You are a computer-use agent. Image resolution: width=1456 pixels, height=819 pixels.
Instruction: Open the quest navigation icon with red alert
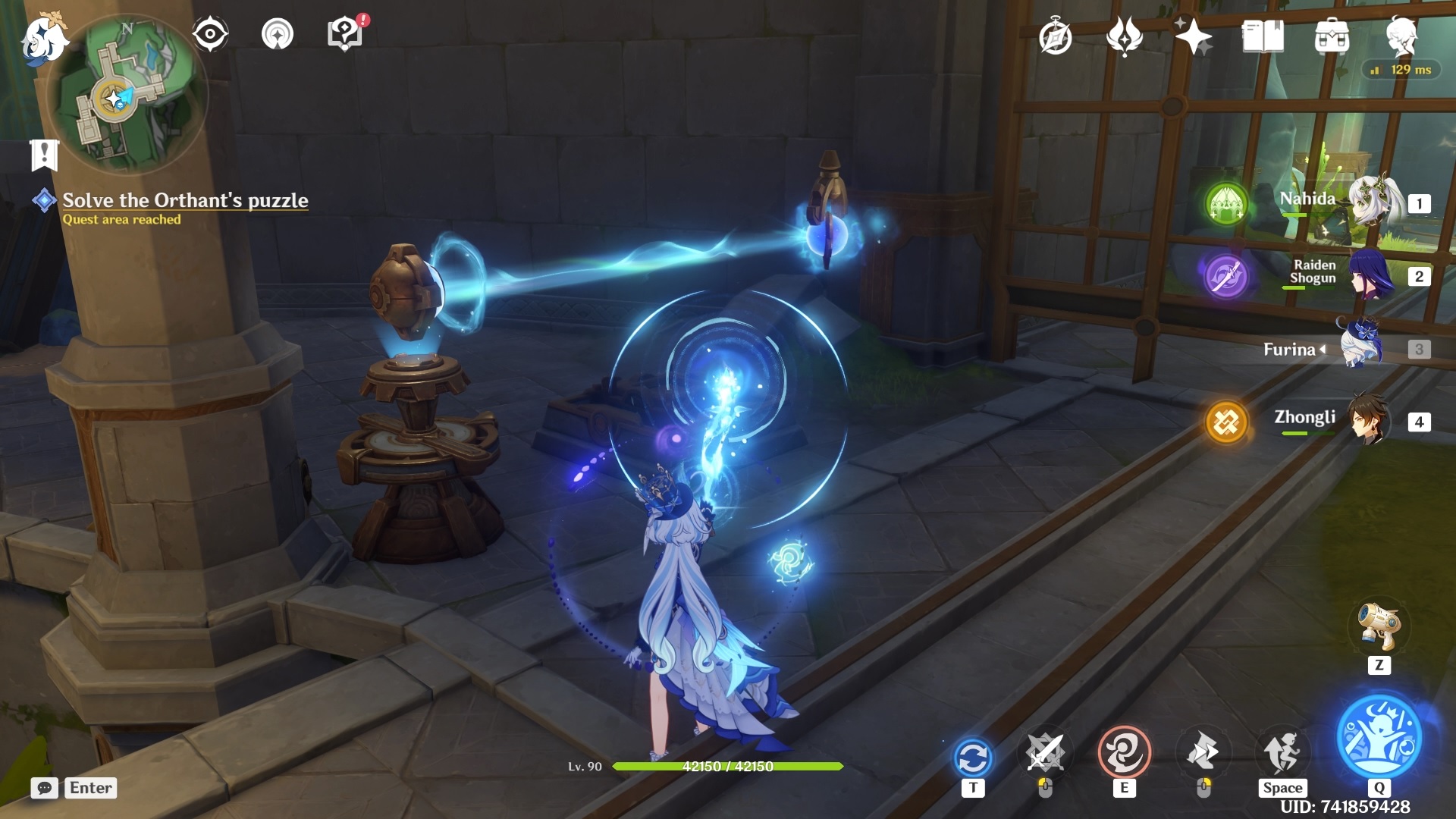pos(345,33)
